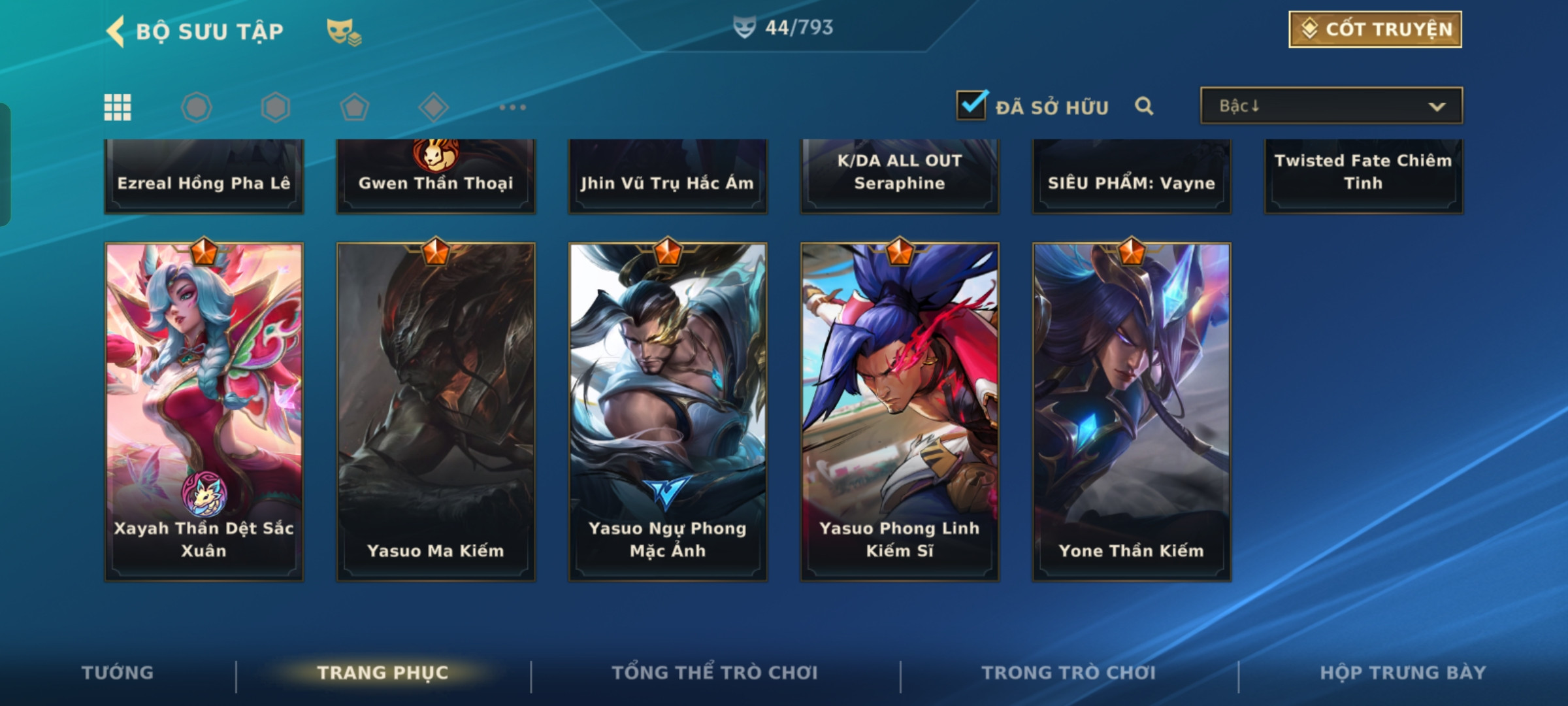Show more rarity filters via three dots
This screenshot has width=1568, height=706.
click(x=512, y=107)
